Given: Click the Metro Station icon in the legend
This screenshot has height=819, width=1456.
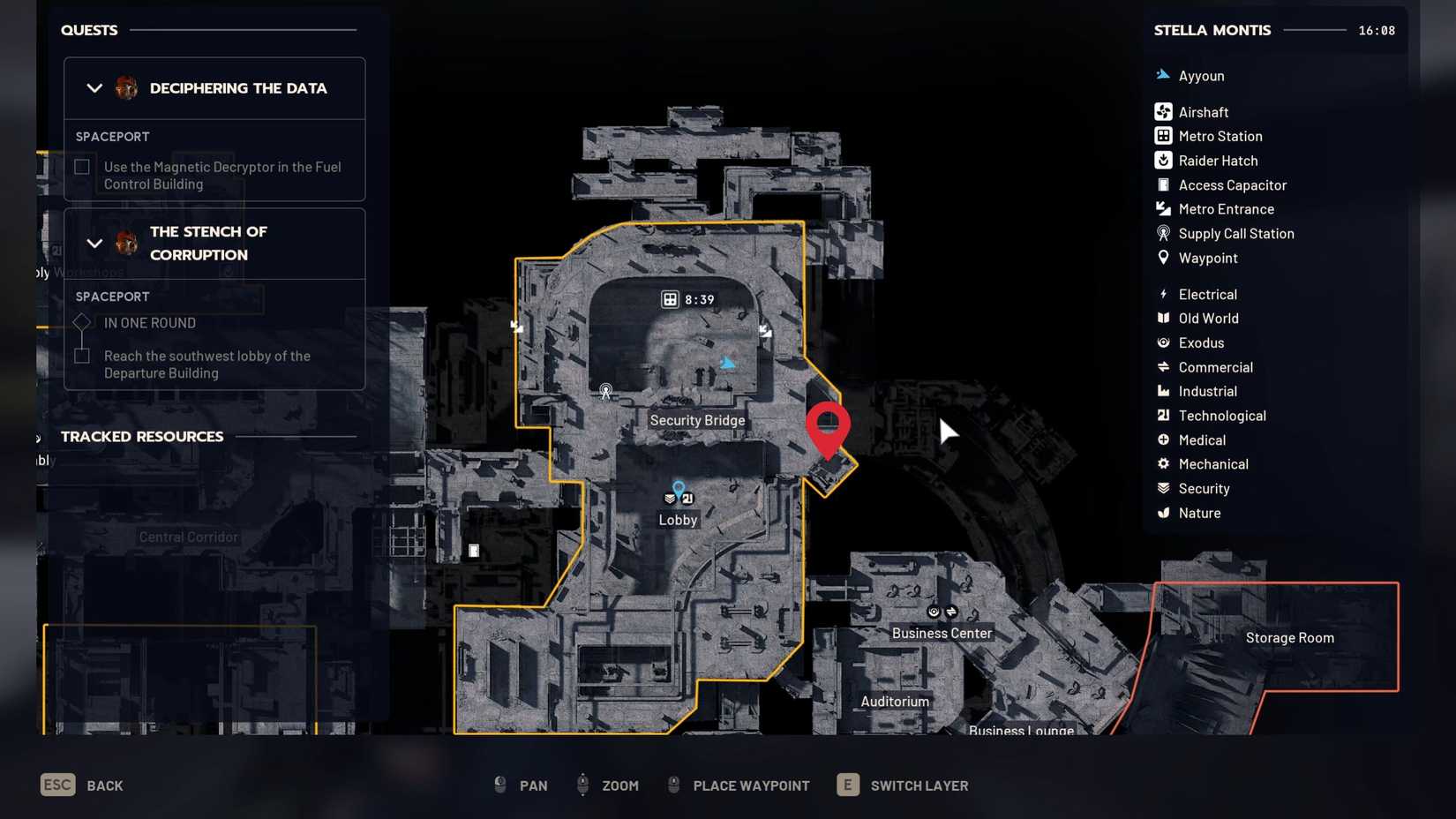Looking at the screenshot, I should pos(1163,136).
